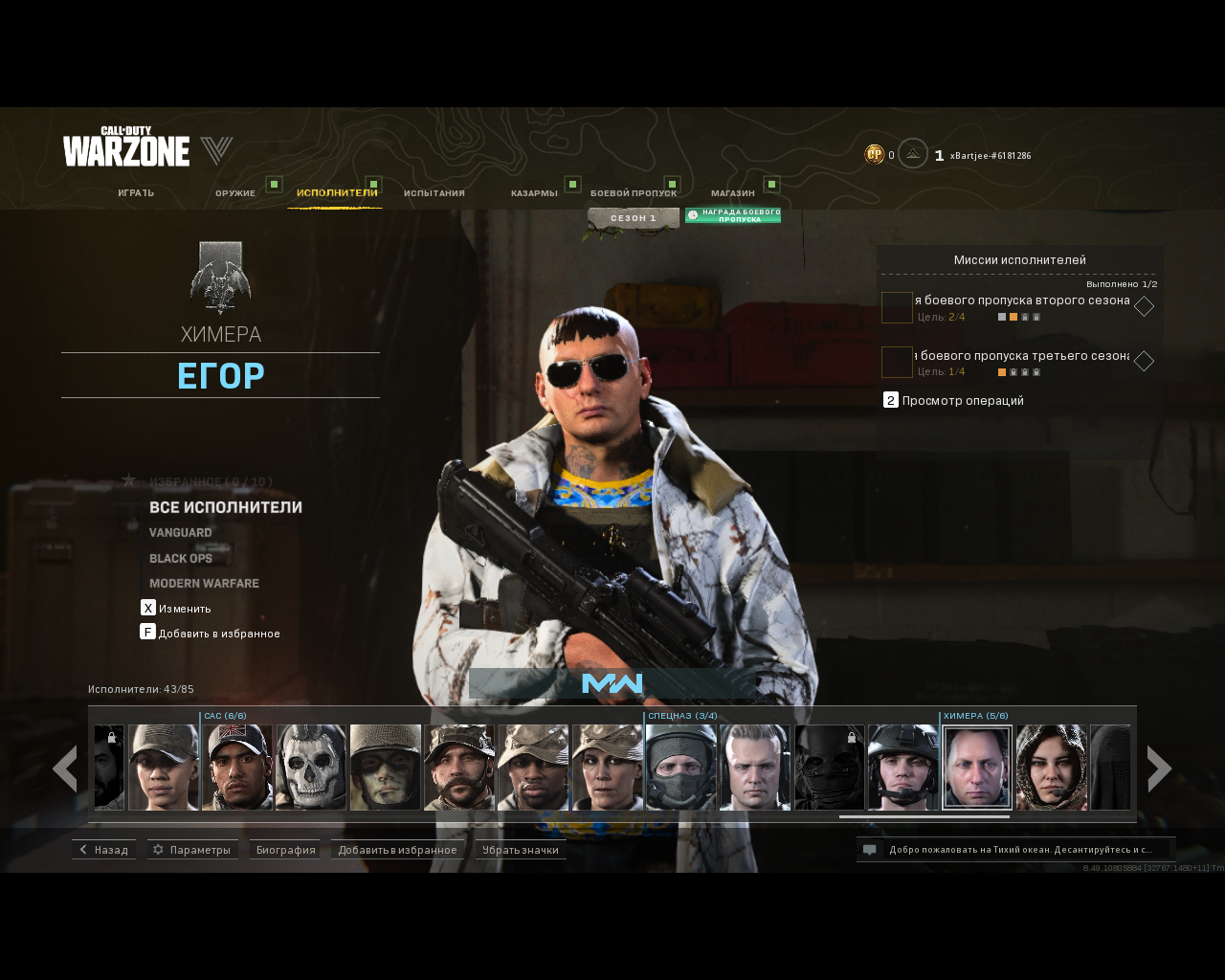Choose the Black Ops operators filter
This screenshot has width=1225, height=980.
[181, 559]
